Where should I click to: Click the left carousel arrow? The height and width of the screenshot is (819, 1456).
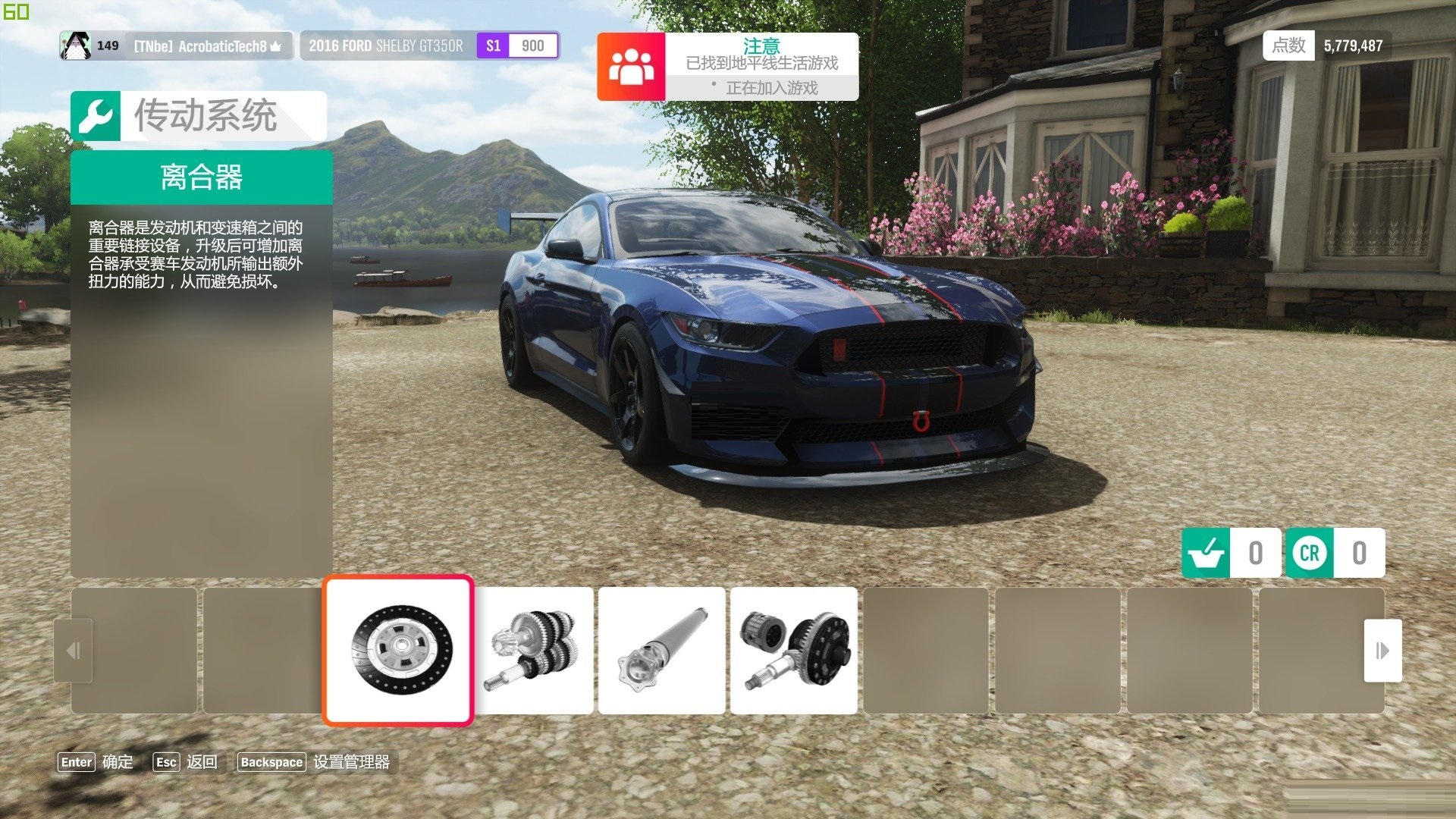(x=74, y=650)
